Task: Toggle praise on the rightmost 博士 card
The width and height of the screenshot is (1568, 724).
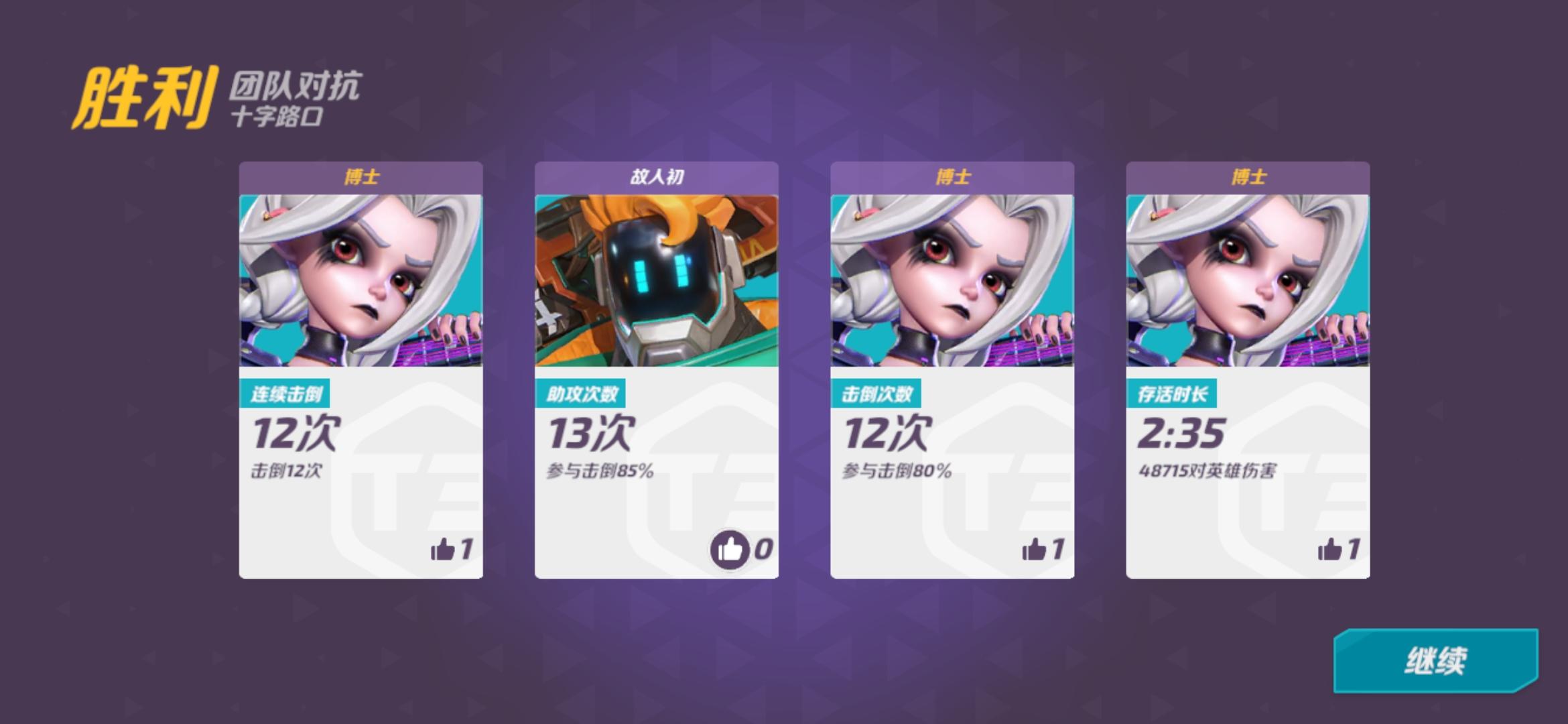Action: [1328, 551]
